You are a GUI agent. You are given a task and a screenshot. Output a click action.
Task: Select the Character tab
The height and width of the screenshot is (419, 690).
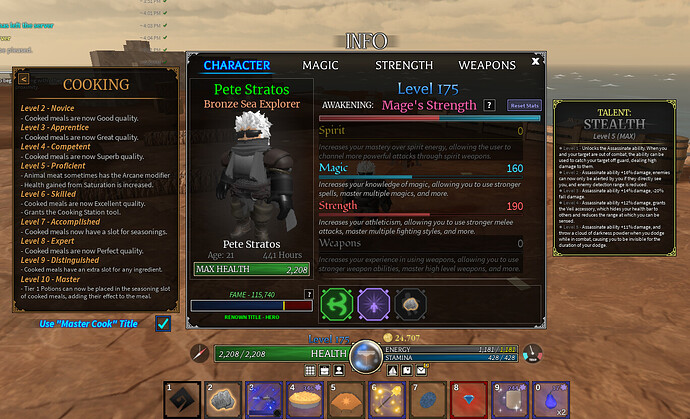(237, 65)
